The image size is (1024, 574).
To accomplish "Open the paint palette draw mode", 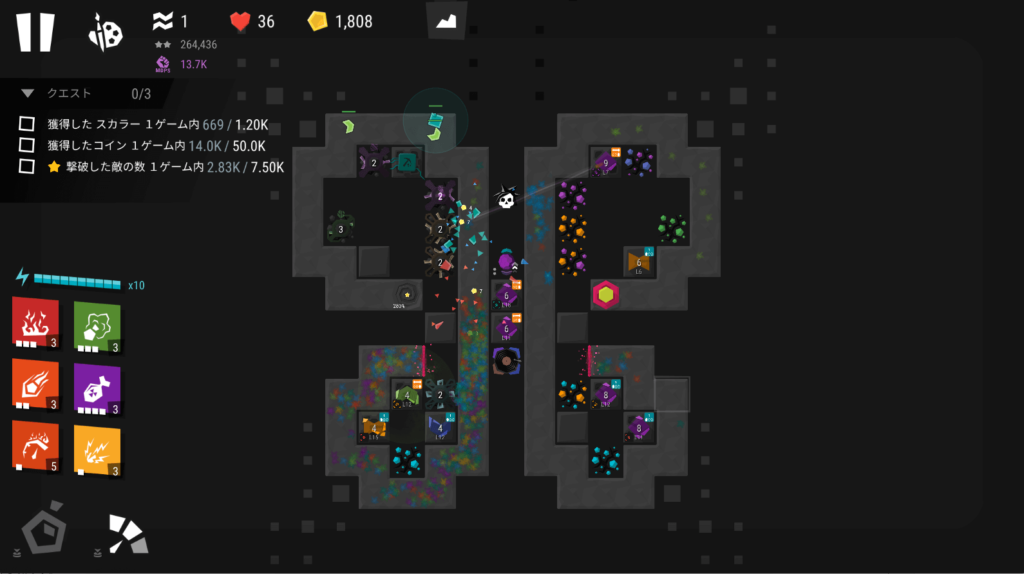I will point(105,33).
